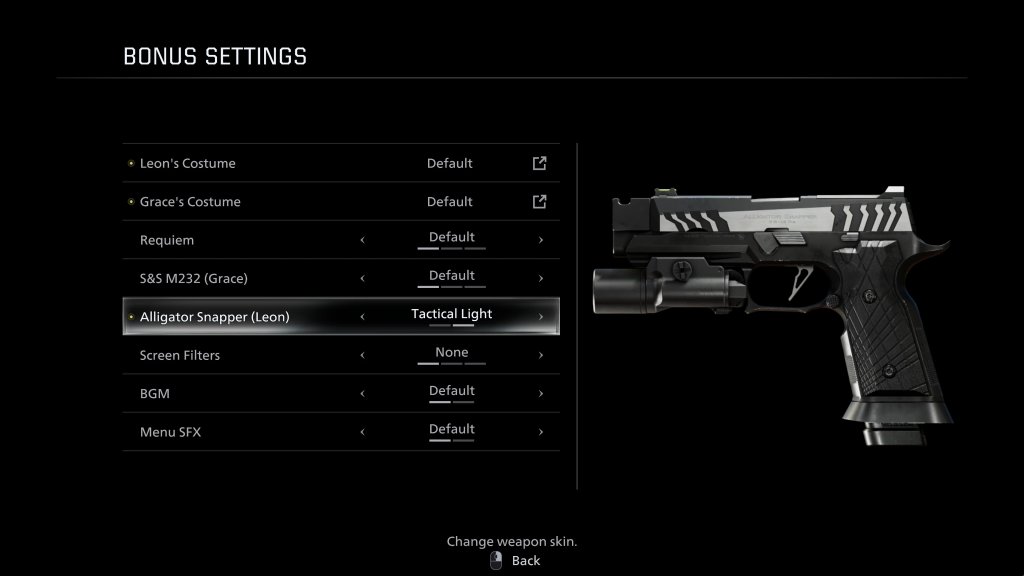
Task: Cycle Requiem skin with right arrow
Action: click(x=541, y=240)
